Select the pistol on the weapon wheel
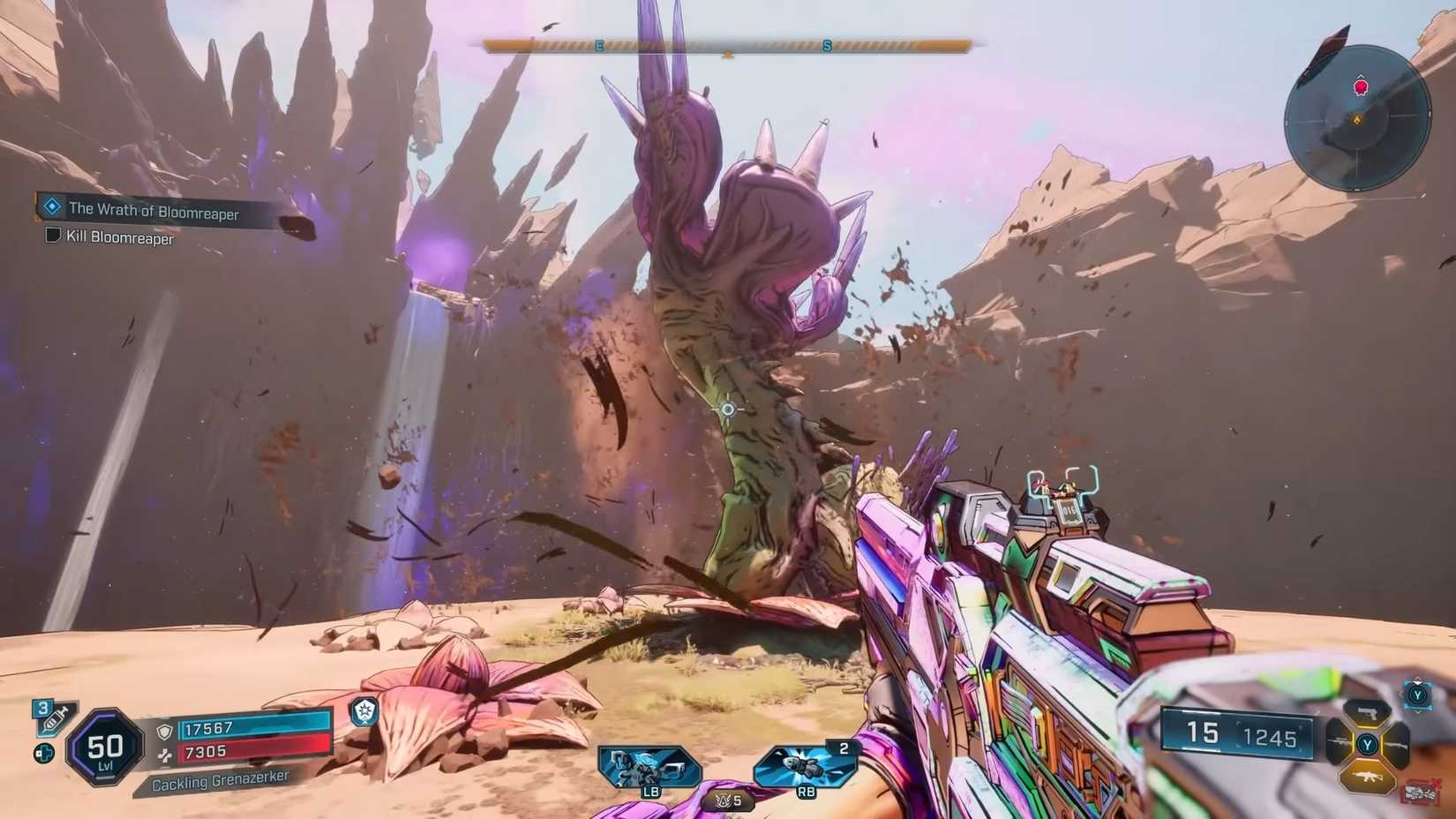This screenshot has width=1456, height=819. 1367,713
